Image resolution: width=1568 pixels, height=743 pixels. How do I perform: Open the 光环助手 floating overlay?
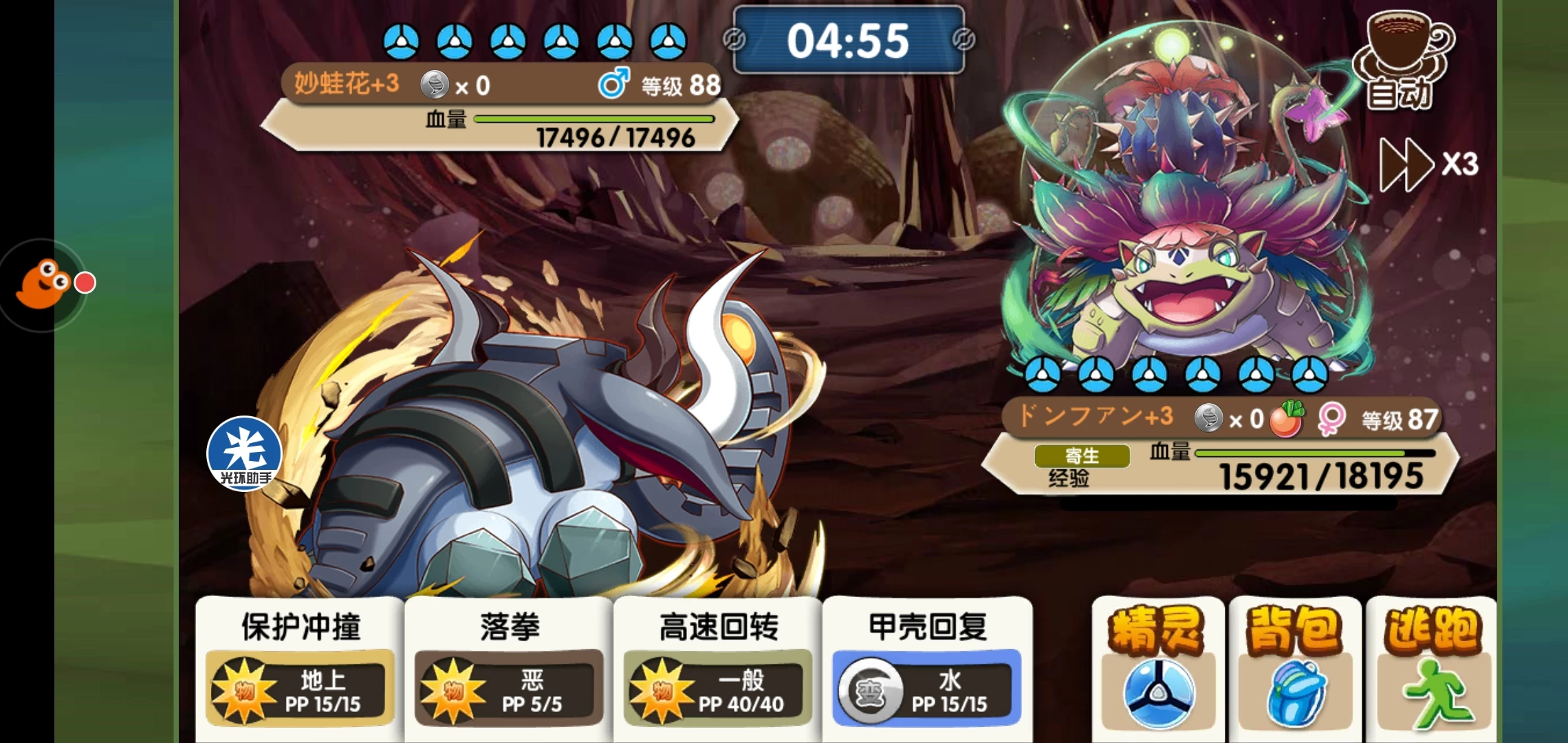click(x=244, y=454)
